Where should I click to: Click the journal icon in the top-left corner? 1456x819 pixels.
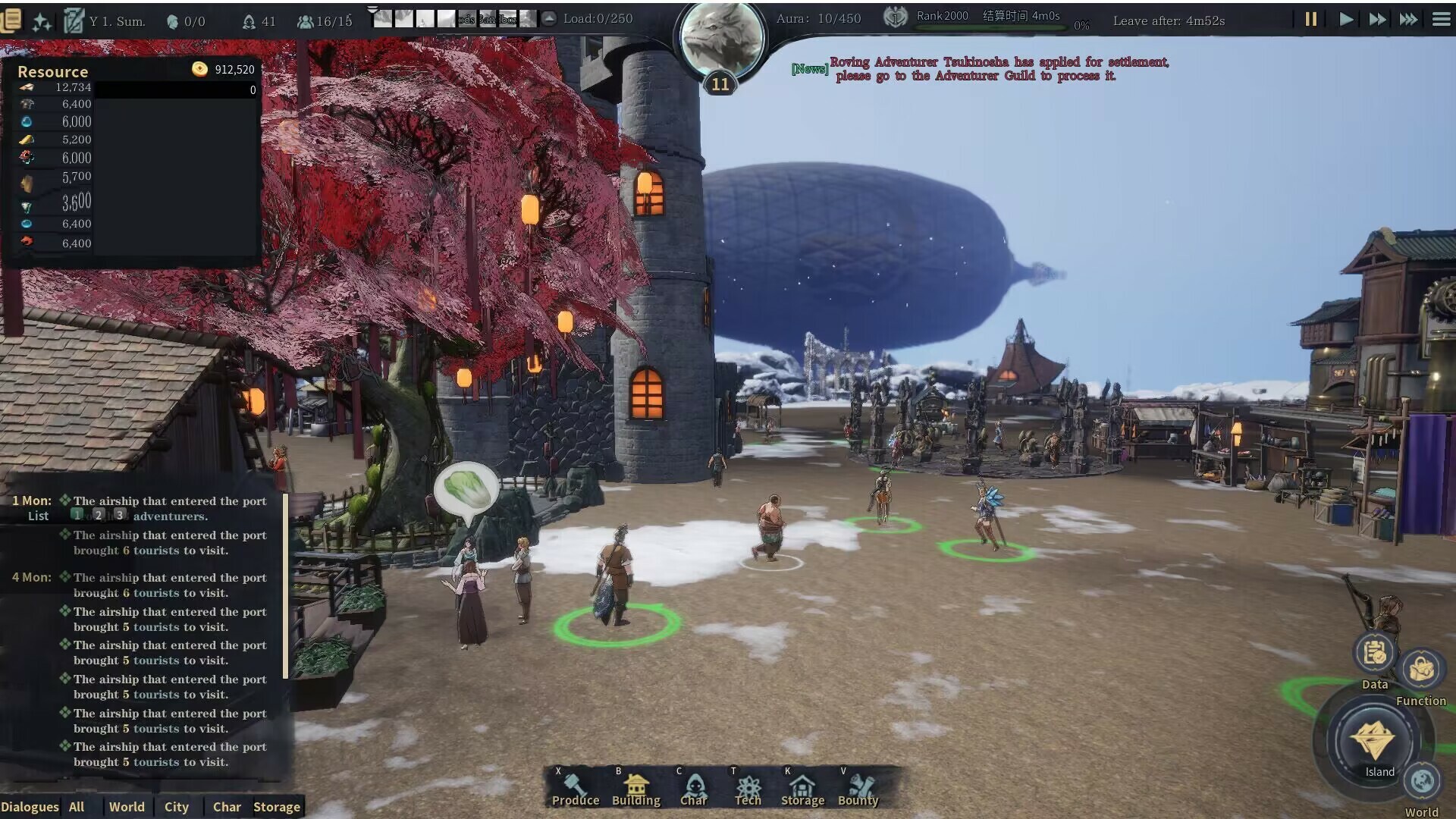coord(12,20)
